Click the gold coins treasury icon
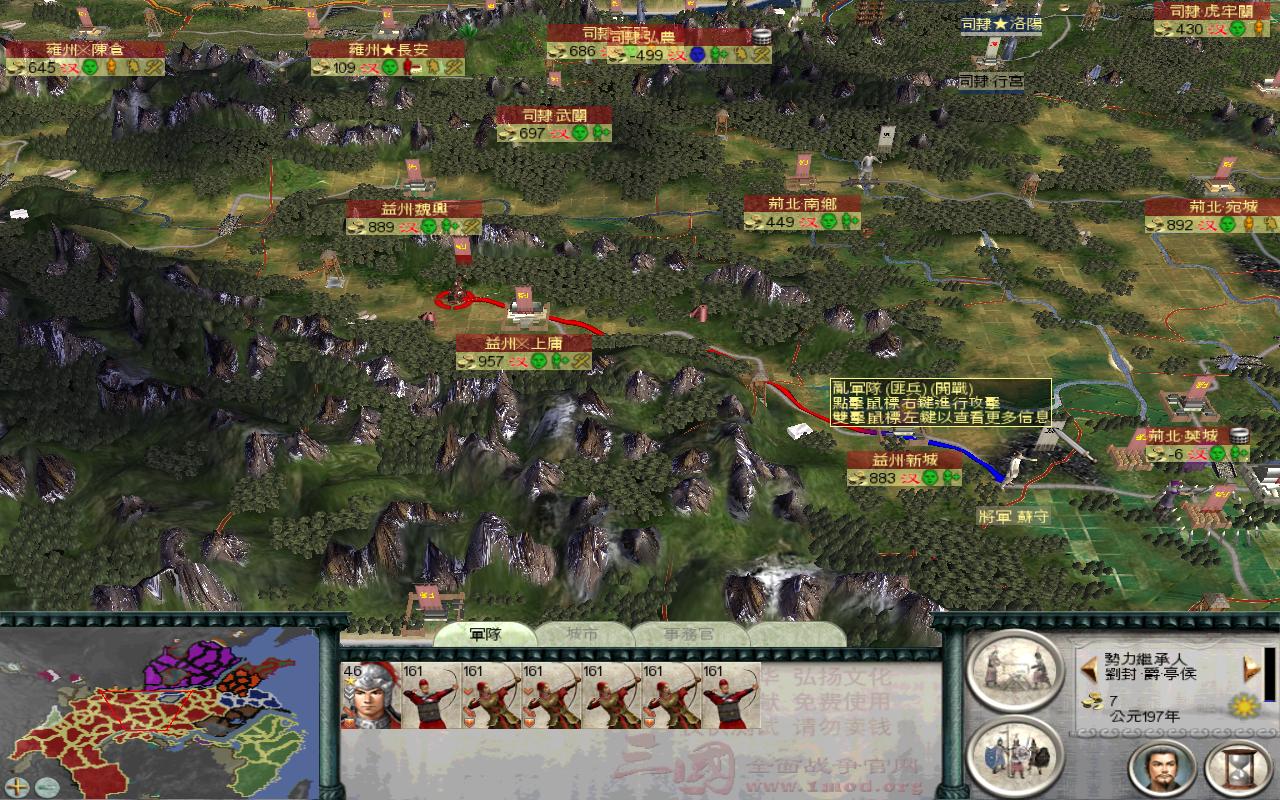Viewport: 1280px width, 800px height. tap(1090, 700)
